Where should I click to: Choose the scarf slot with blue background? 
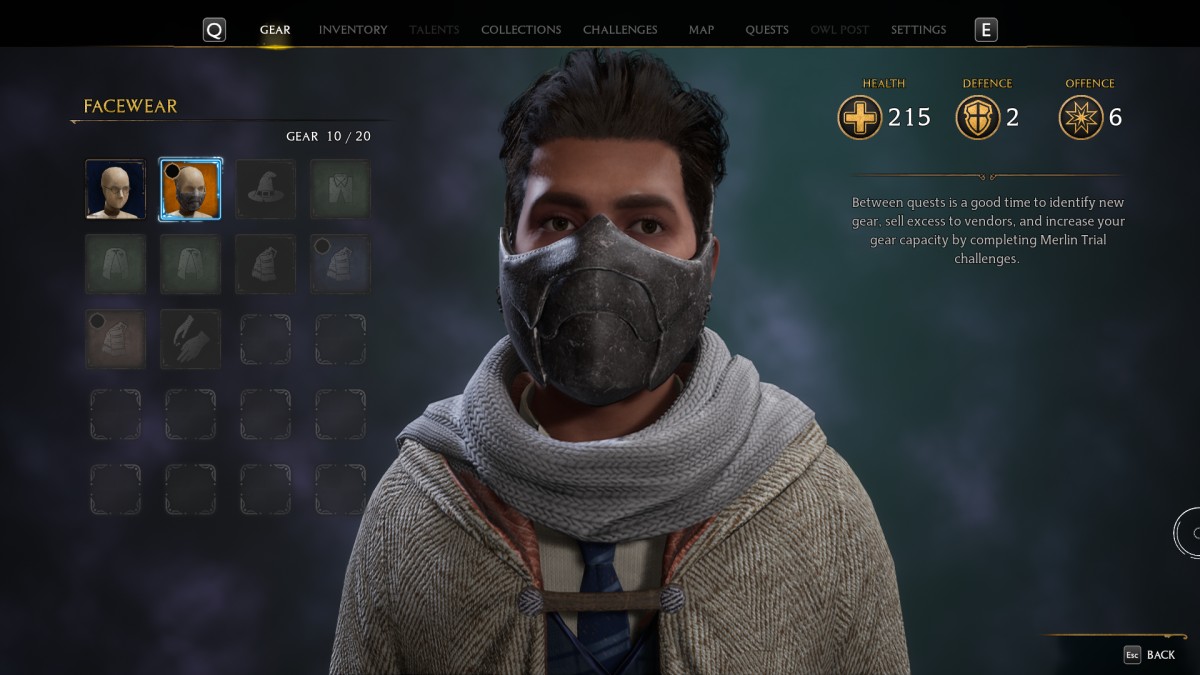[340, 264]
